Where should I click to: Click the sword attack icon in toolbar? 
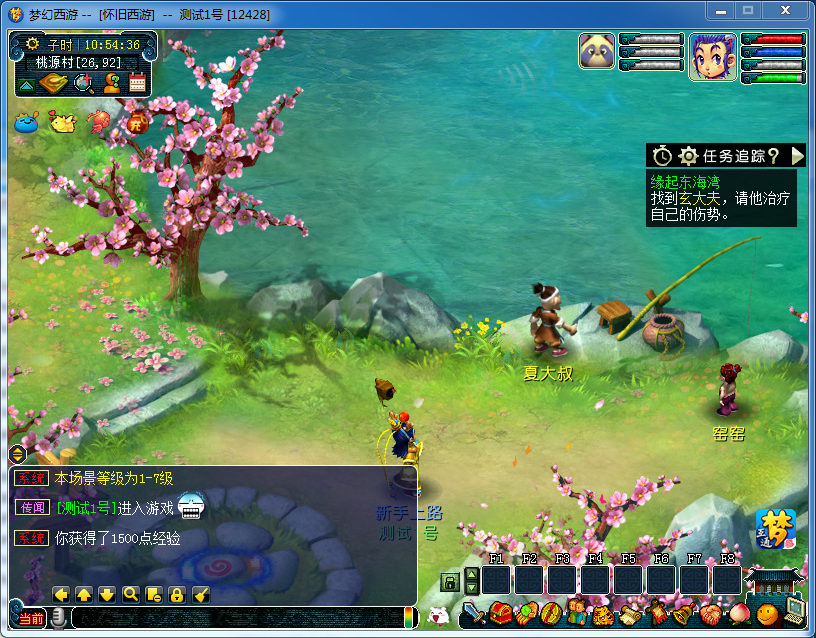[x=473, y=612]
